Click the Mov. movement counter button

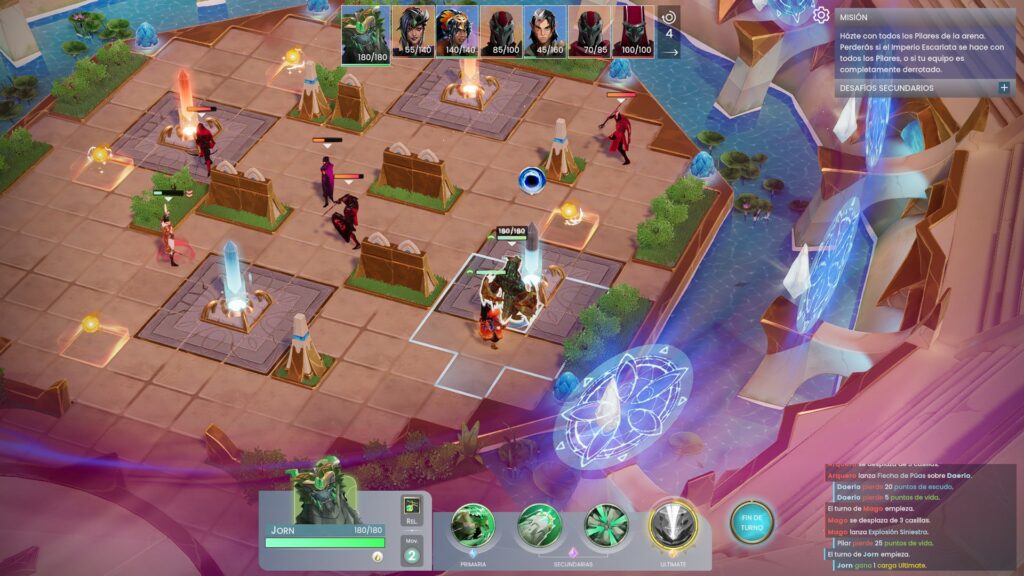click(411, 551)
